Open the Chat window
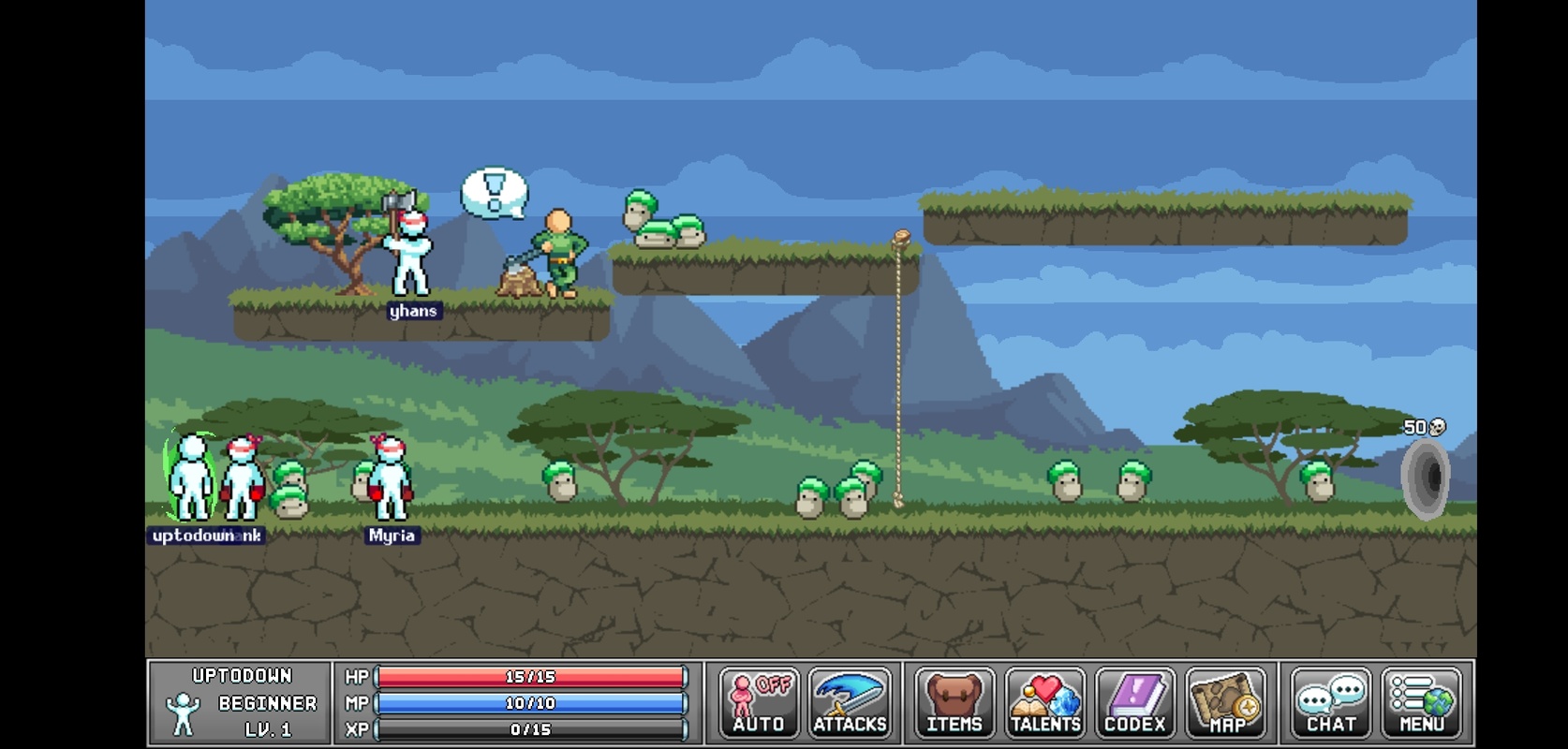The width and height of the screenshot is (1568, 749). point(1331,702)
